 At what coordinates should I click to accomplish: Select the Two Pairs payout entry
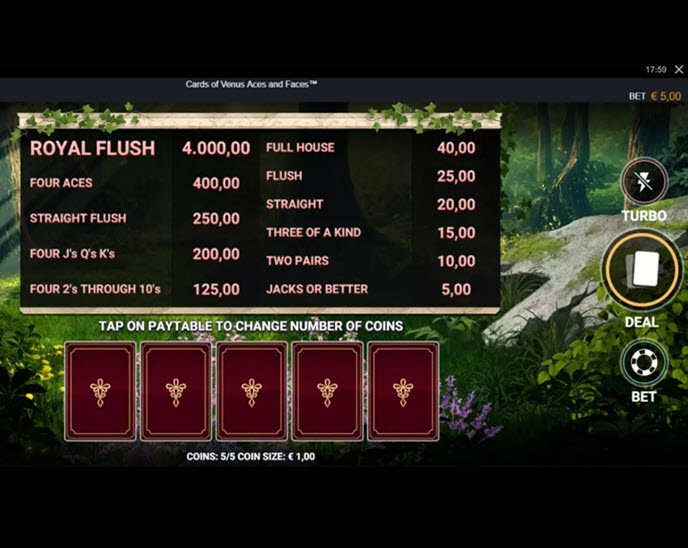pyautogui.click(x=370, y=261)
